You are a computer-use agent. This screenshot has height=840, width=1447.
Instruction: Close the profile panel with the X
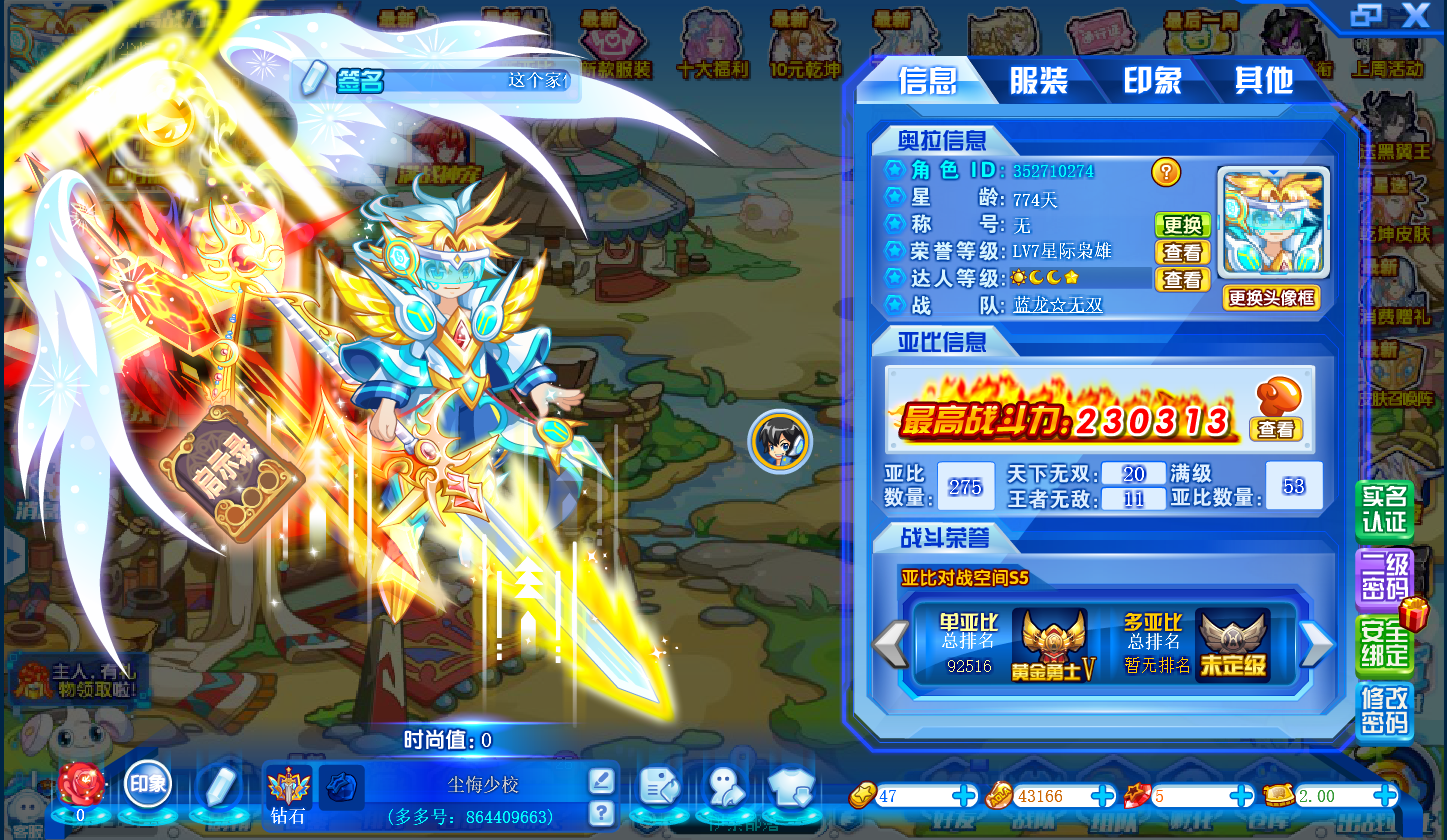[x=1415, y=15]
